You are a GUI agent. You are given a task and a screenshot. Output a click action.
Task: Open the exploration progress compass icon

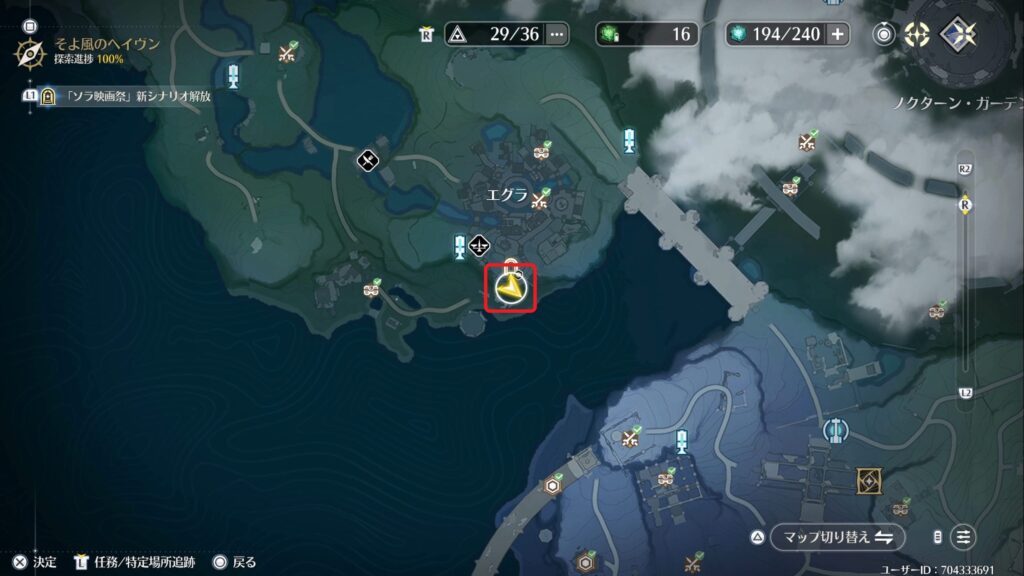point(29,51)
